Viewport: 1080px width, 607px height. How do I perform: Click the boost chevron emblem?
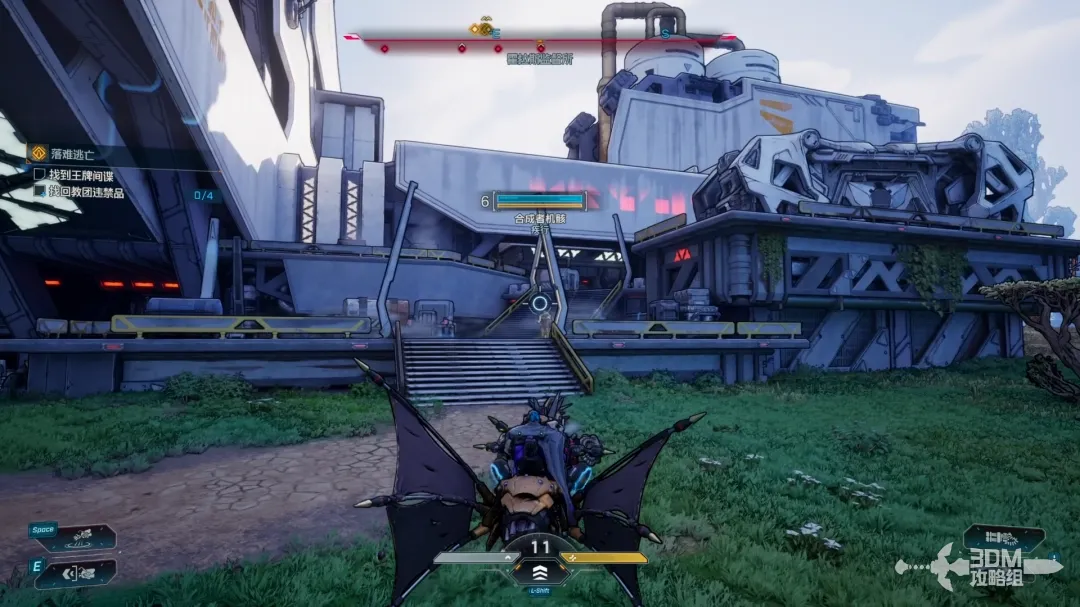(x=540, y=571)
